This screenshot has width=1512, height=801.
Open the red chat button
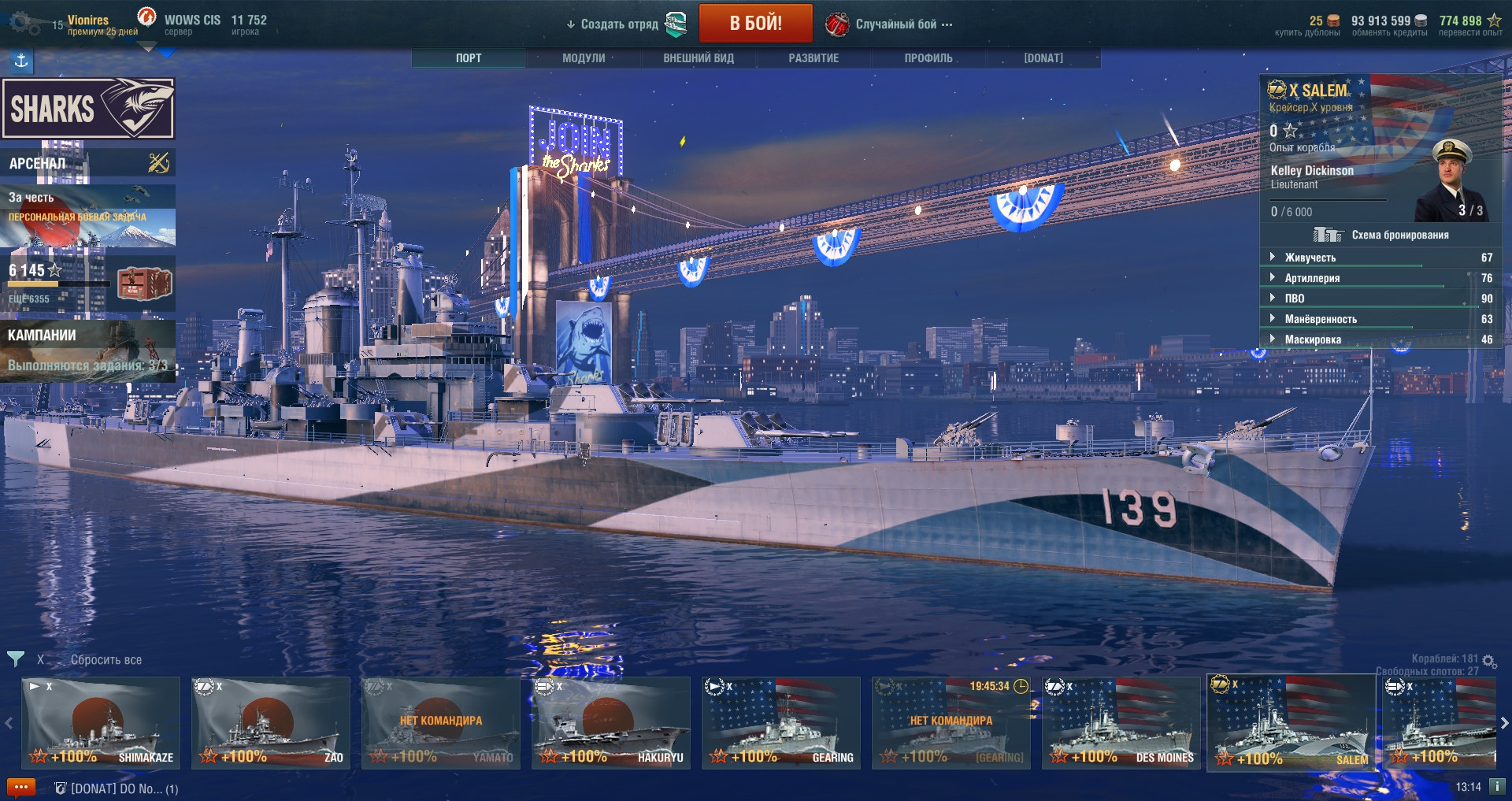click(x=21, y=787)
